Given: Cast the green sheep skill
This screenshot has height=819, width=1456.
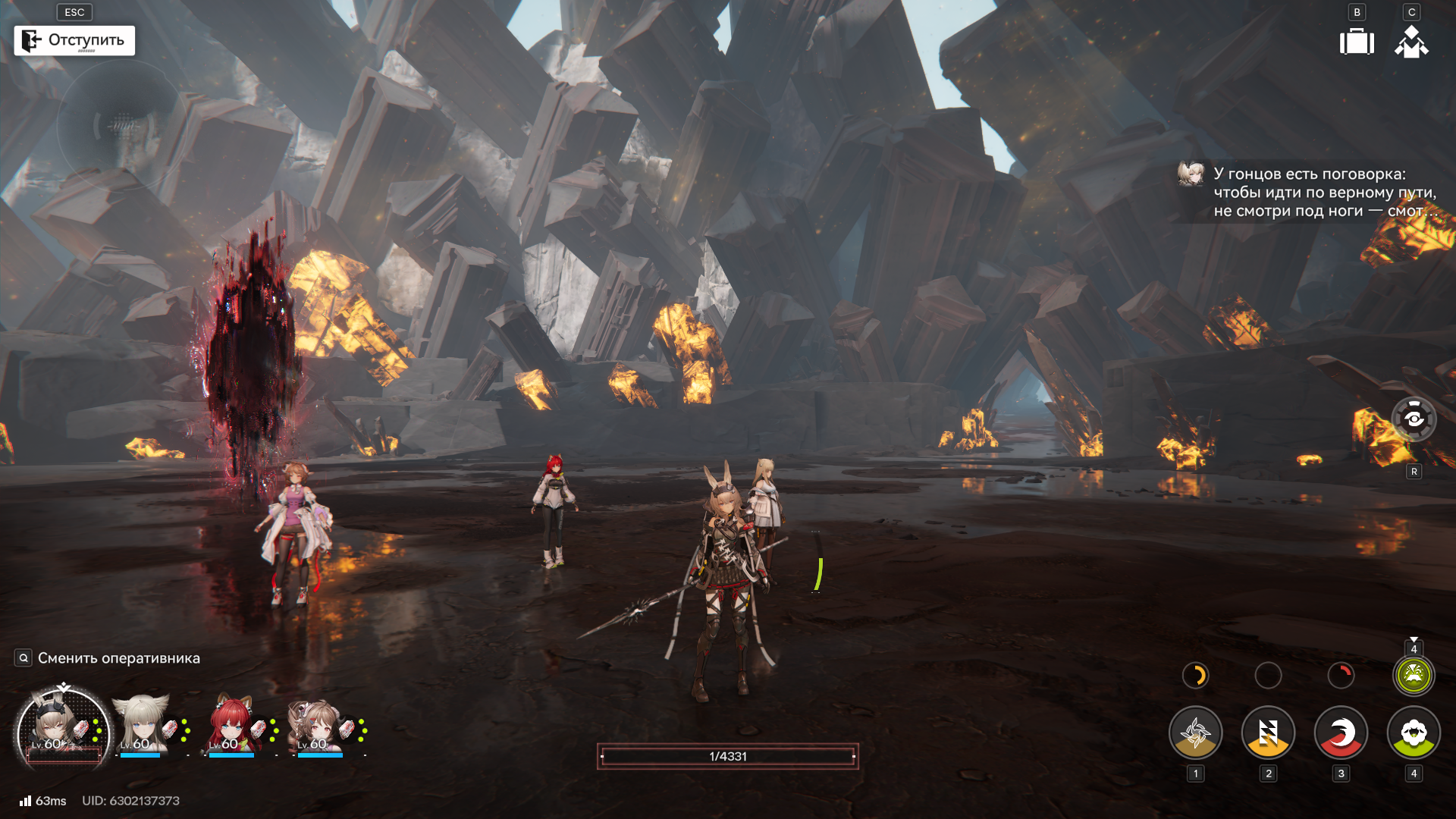Looking at the screenshot, I should coord(1414,733).
